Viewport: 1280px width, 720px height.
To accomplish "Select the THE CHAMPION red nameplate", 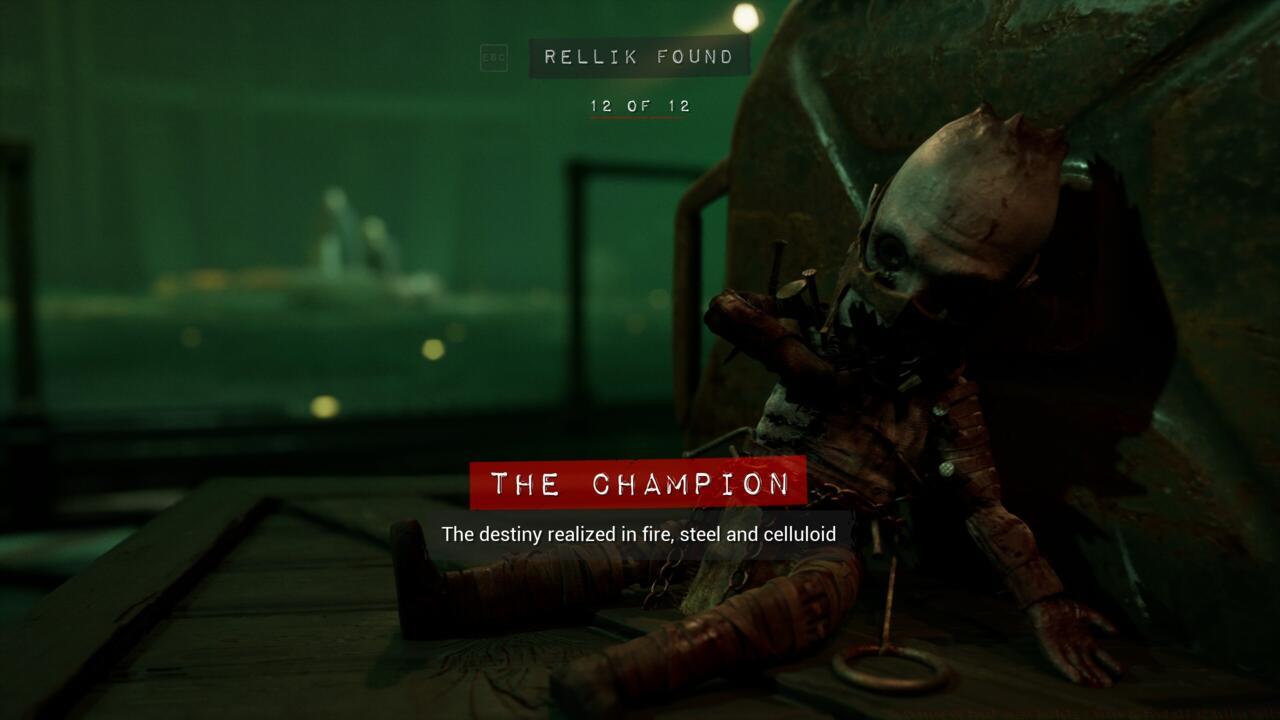I will point(637,484).
